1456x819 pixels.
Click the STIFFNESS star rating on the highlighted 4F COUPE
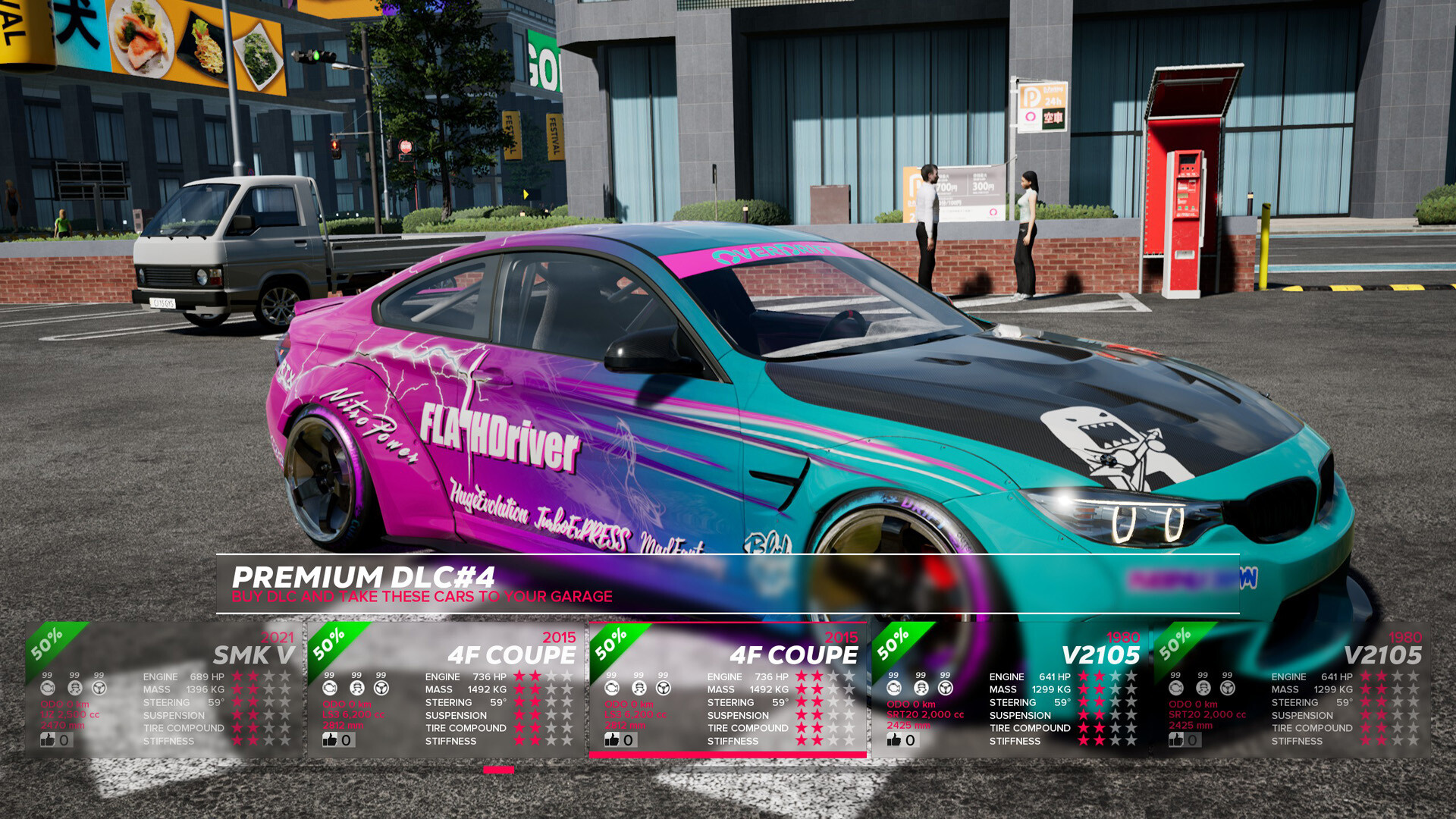coord(823,741)
